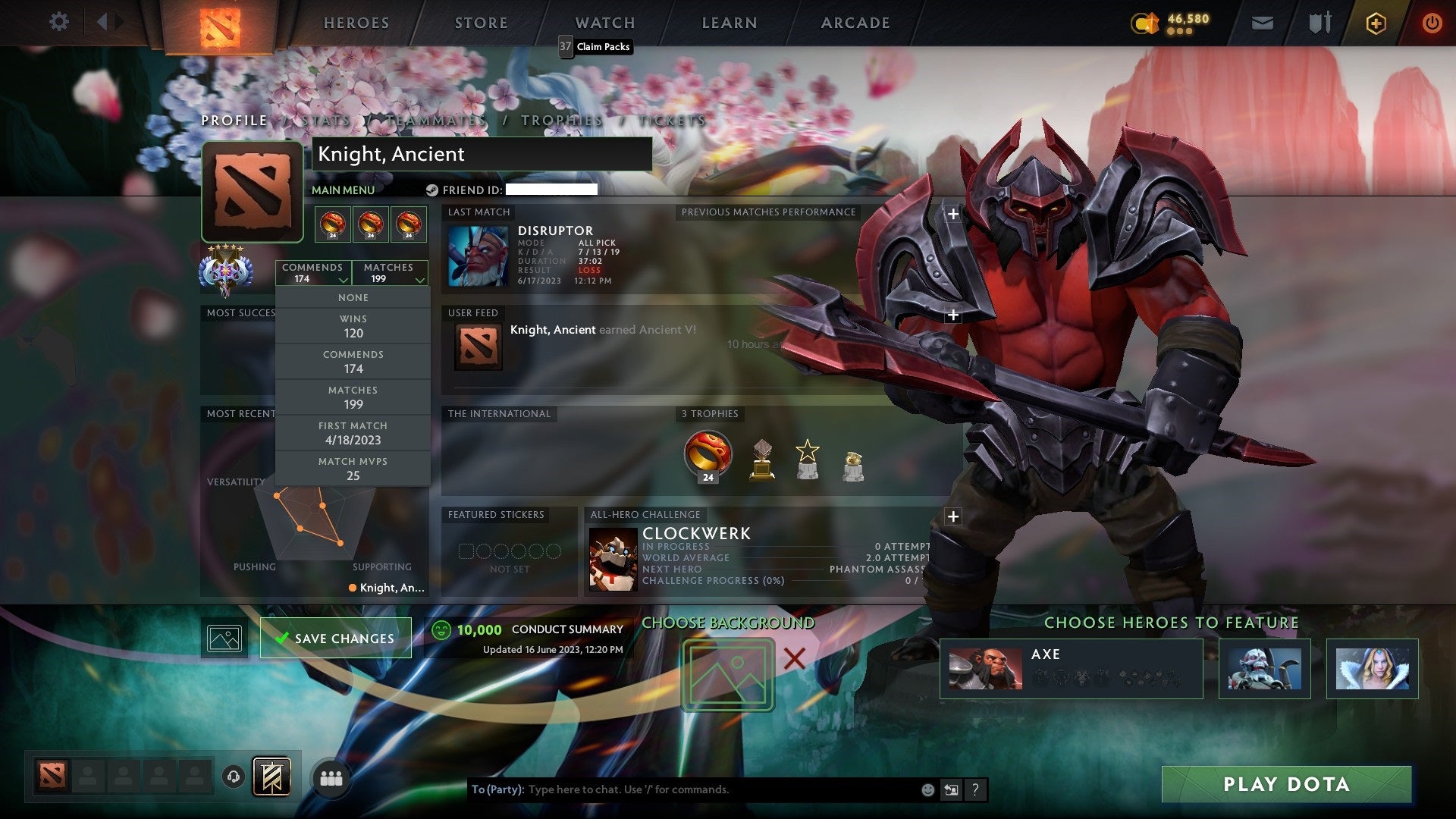Select the Axe featured hero thumbnail

click(x=986, y=668)
